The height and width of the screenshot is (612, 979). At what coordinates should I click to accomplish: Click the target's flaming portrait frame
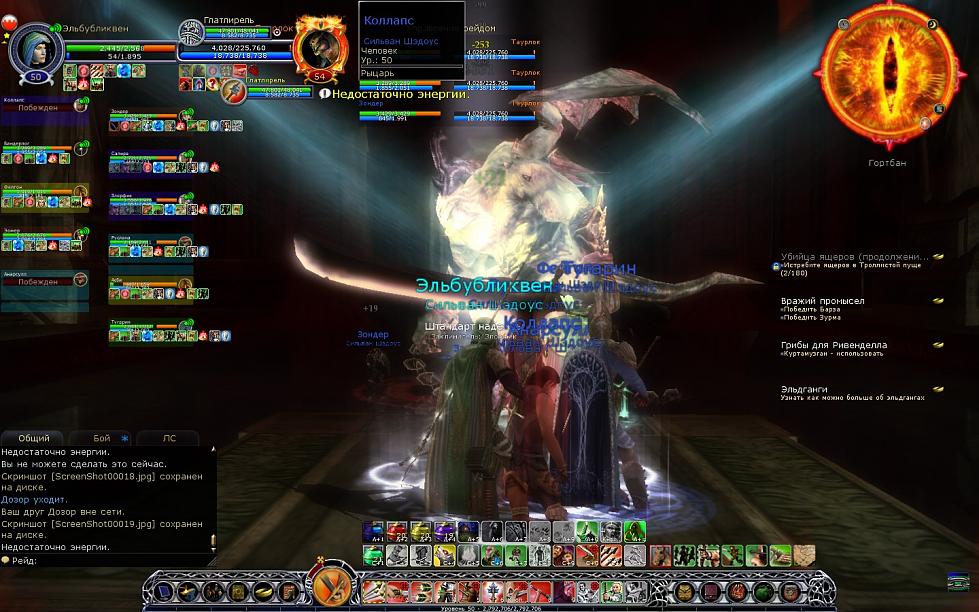pos(320,48)
